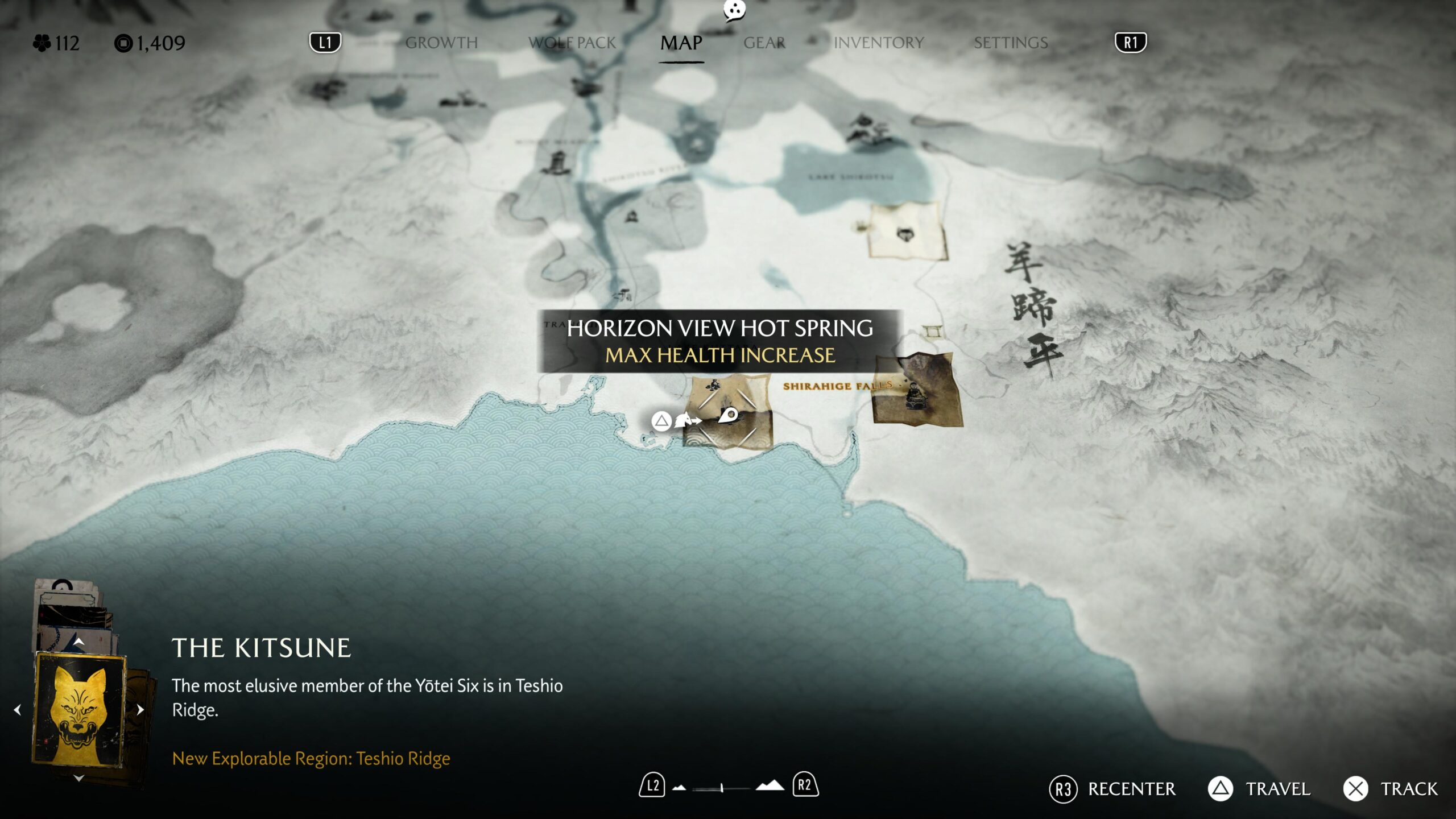1456x819 pixels.
Task: Select the golden Kitsune quest card
Action: (80, 709)
